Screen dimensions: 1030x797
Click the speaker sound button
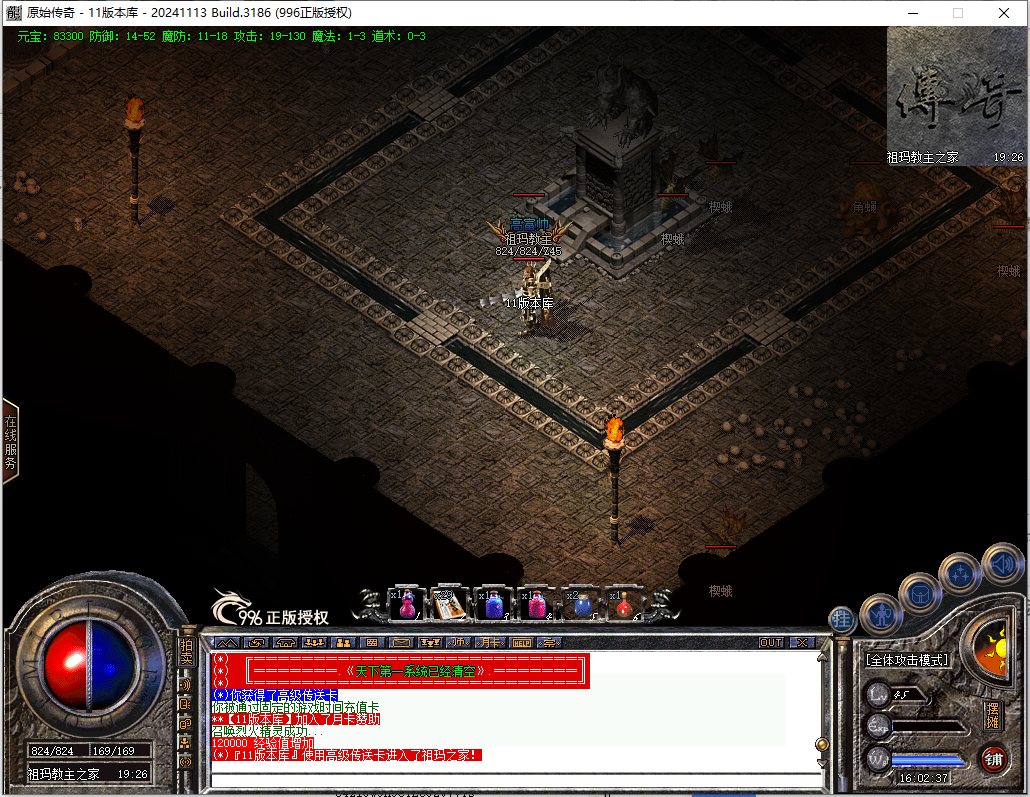click(x=1001, y=563)
